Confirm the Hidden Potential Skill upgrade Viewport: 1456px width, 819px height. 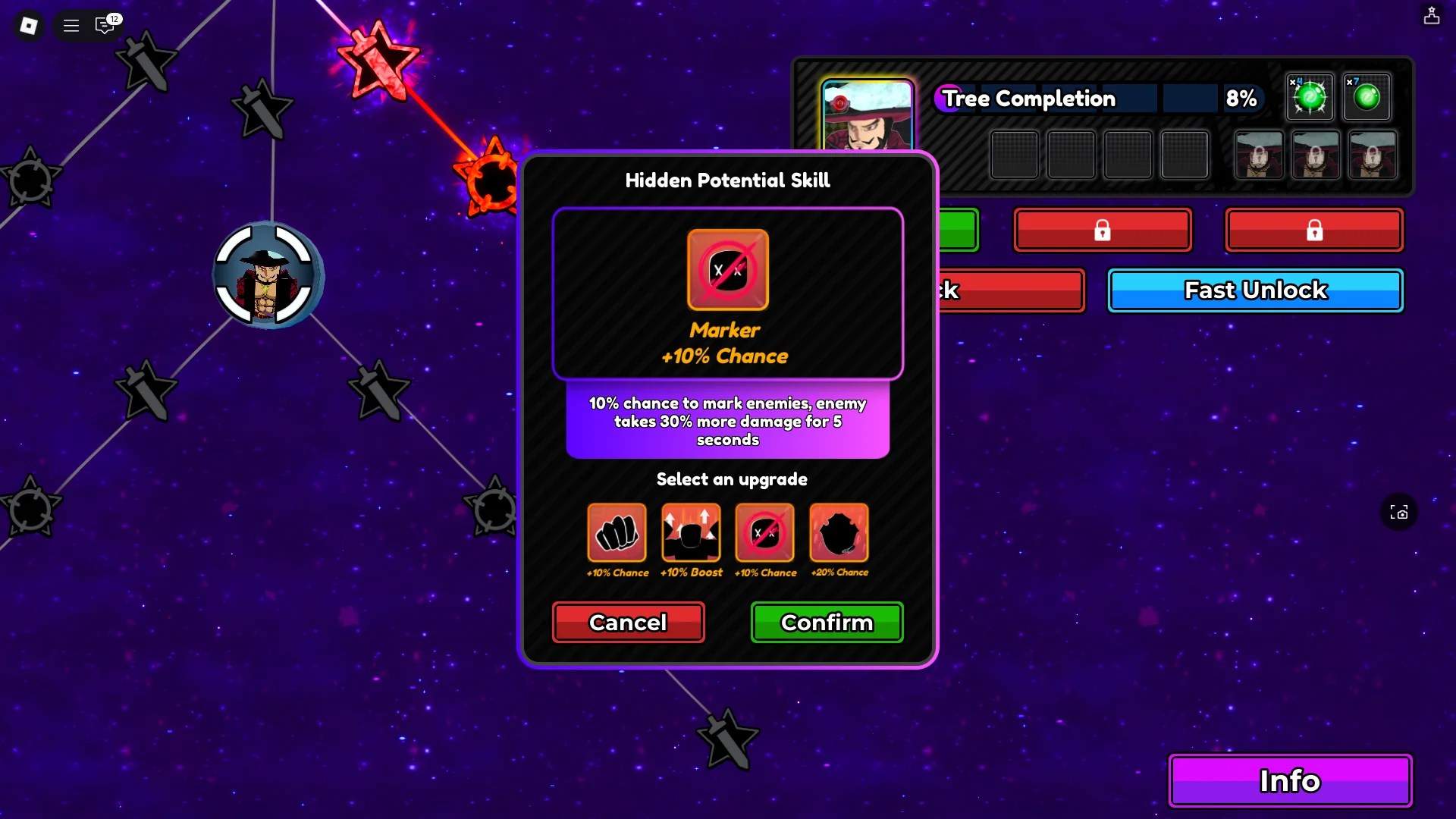[827, 622]
